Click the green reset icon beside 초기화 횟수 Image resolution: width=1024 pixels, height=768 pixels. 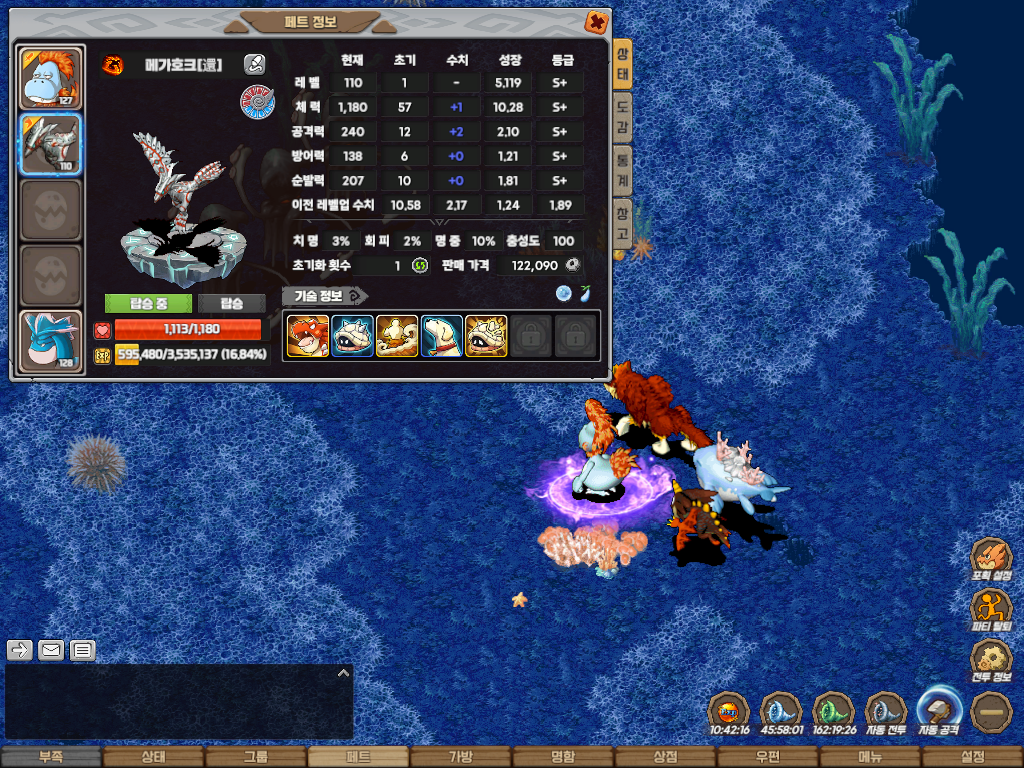(x=420, y=265)
